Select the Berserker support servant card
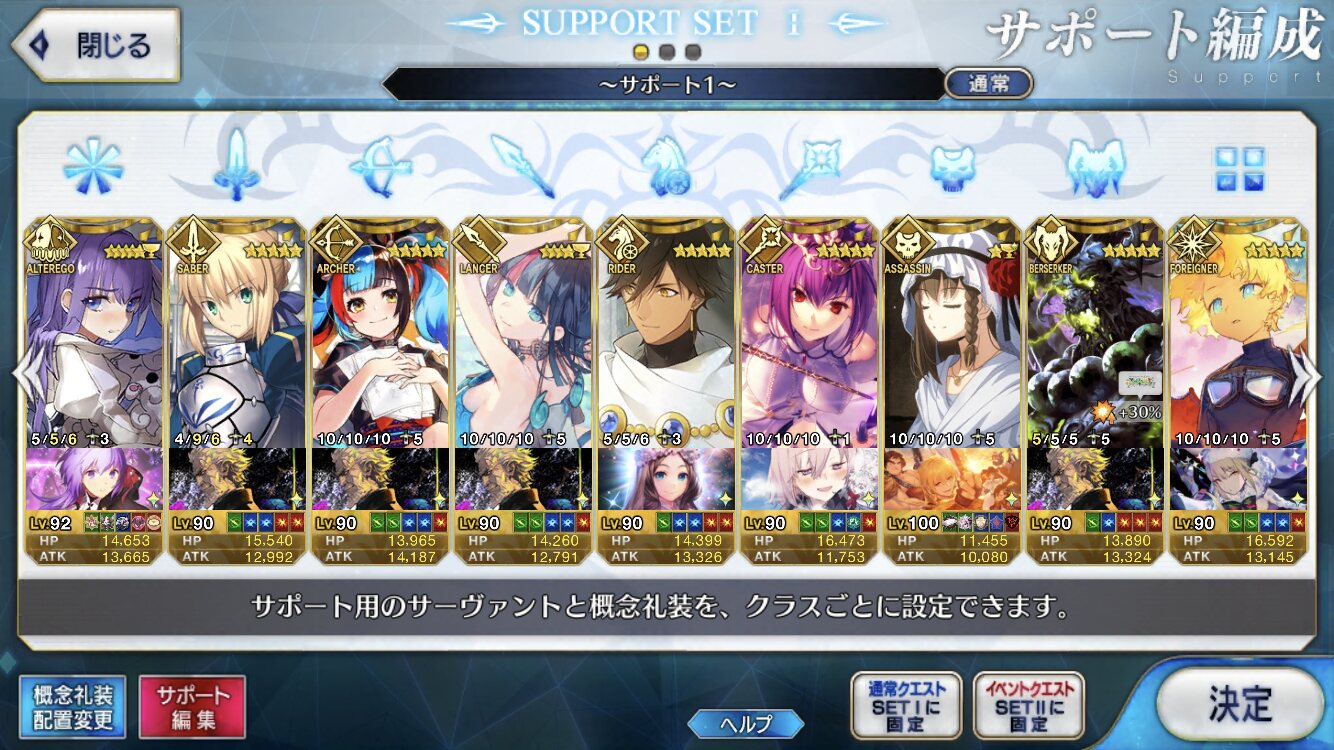The height and width of the screenshot is (750, 1334). click(x=1094, y=340)
